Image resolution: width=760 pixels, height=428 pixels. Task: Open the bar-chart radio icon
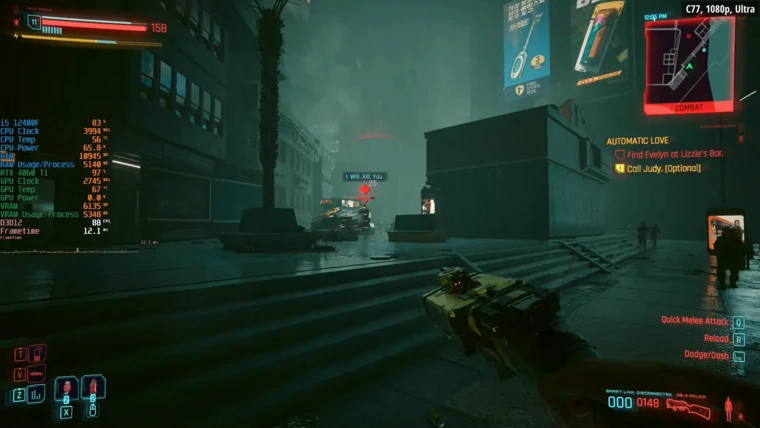click(x=37, y=394)
